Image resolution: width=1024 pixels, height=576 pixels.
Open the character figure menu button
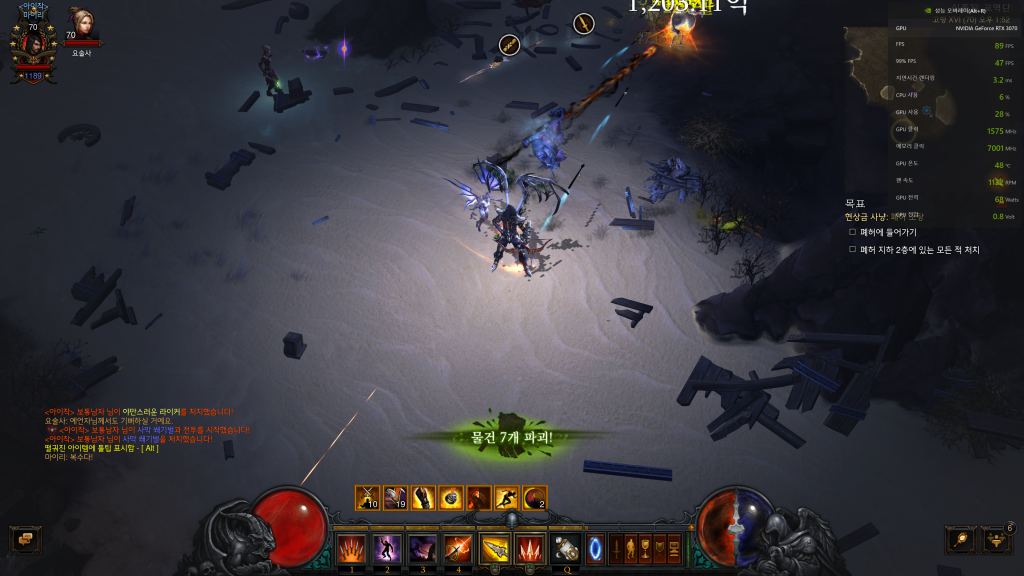[631, 548]
